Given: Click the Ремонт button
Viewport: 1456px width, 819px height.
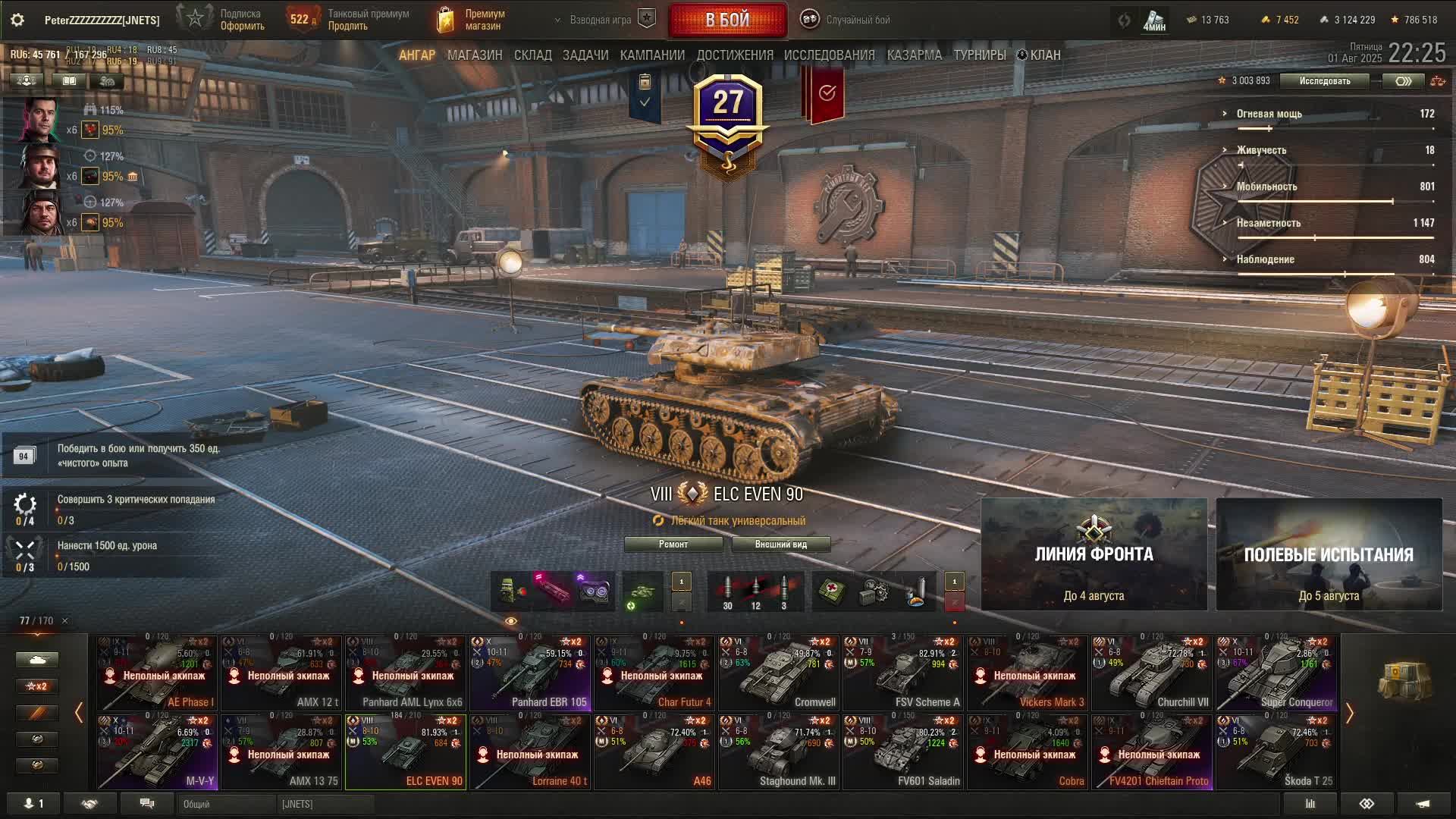Looking at the screenshot, I should (x=673, y=544).
